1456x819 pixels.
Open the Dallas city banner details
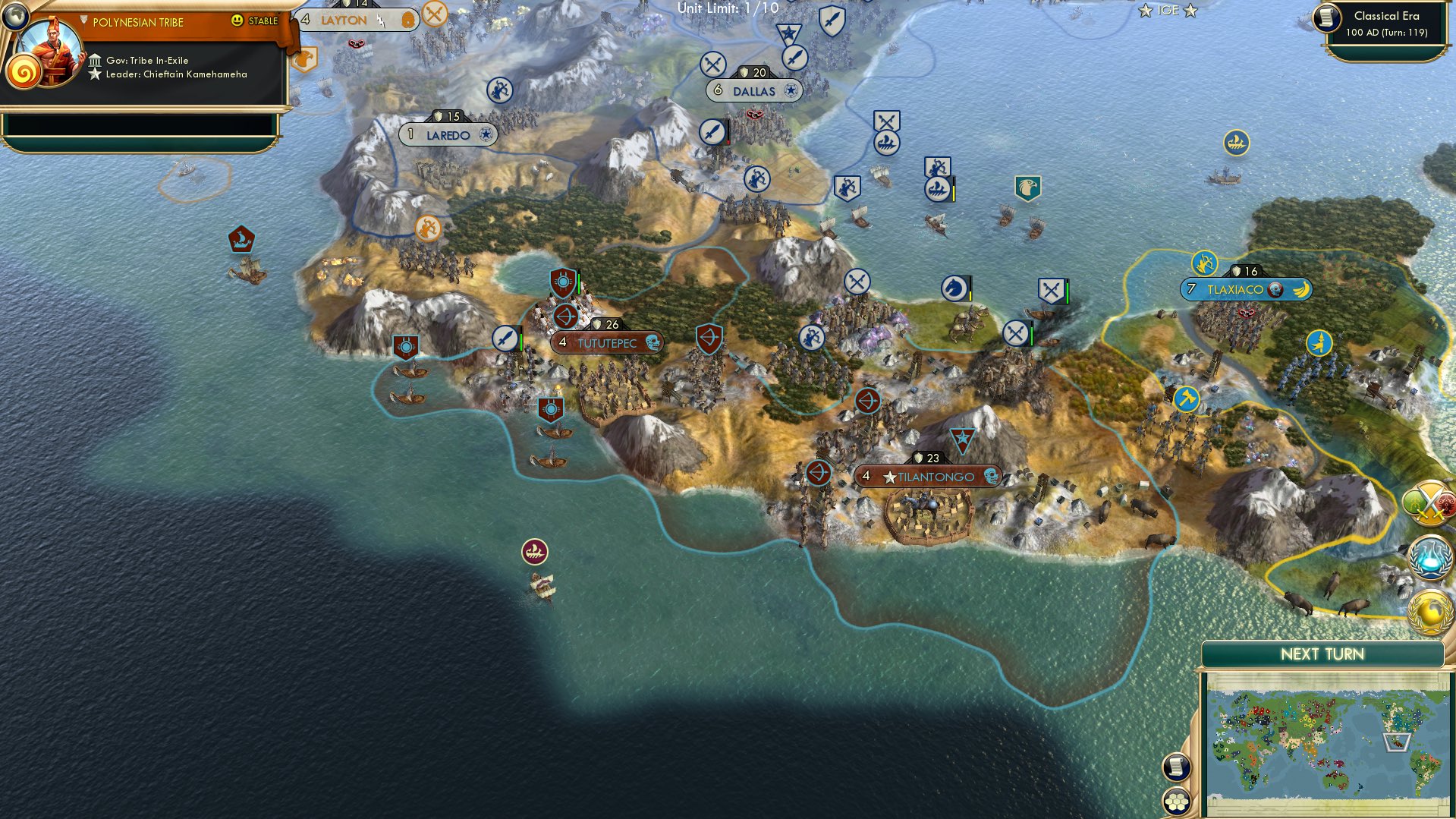click(755, 90)
